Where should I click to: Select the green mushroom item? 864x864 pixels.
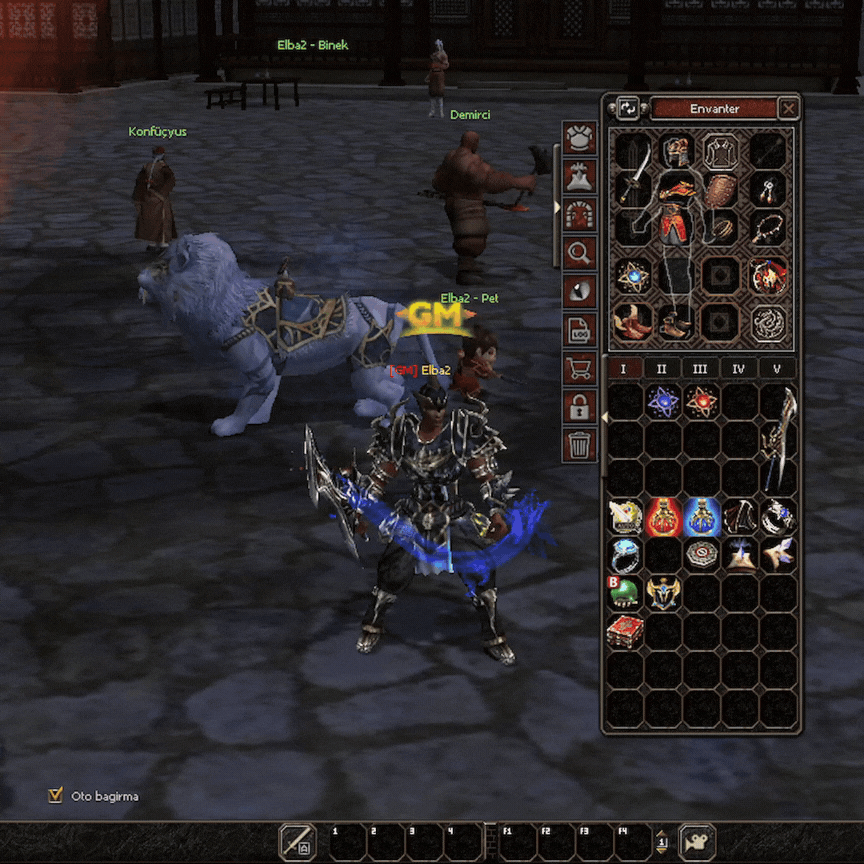(626, 593)
